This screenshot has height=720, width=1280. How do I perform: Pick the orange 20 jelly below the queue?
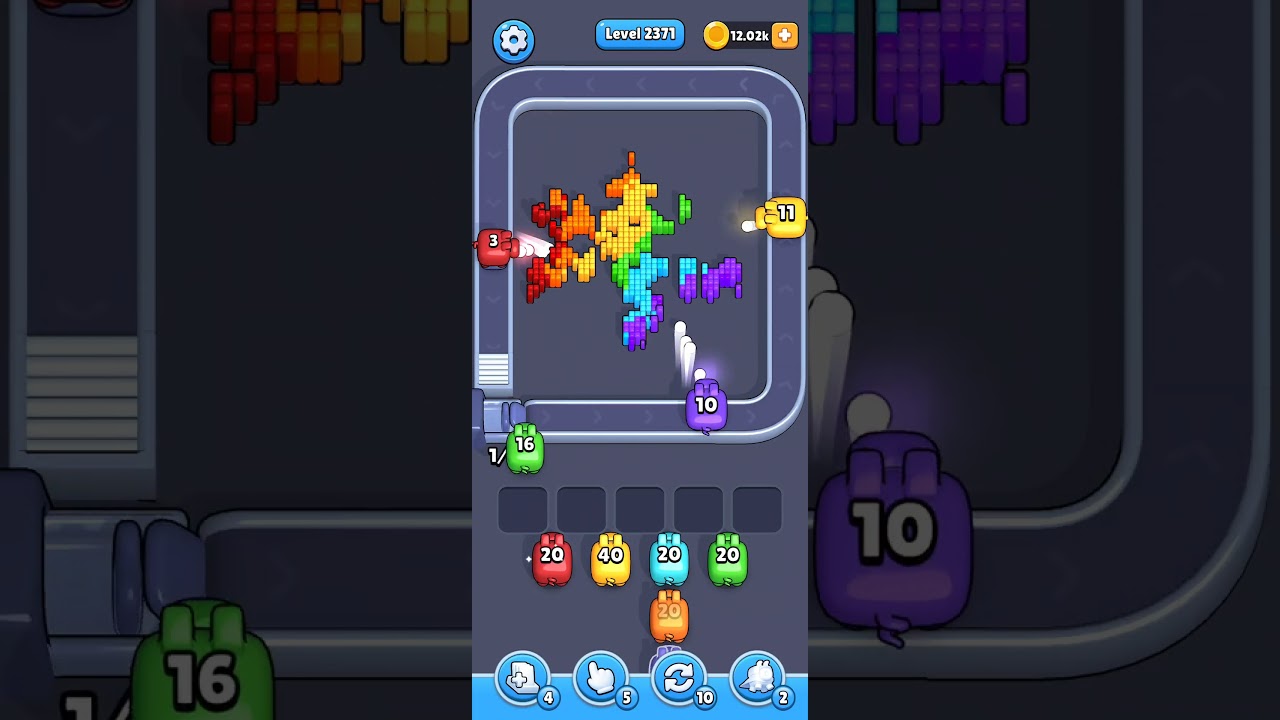667,618
